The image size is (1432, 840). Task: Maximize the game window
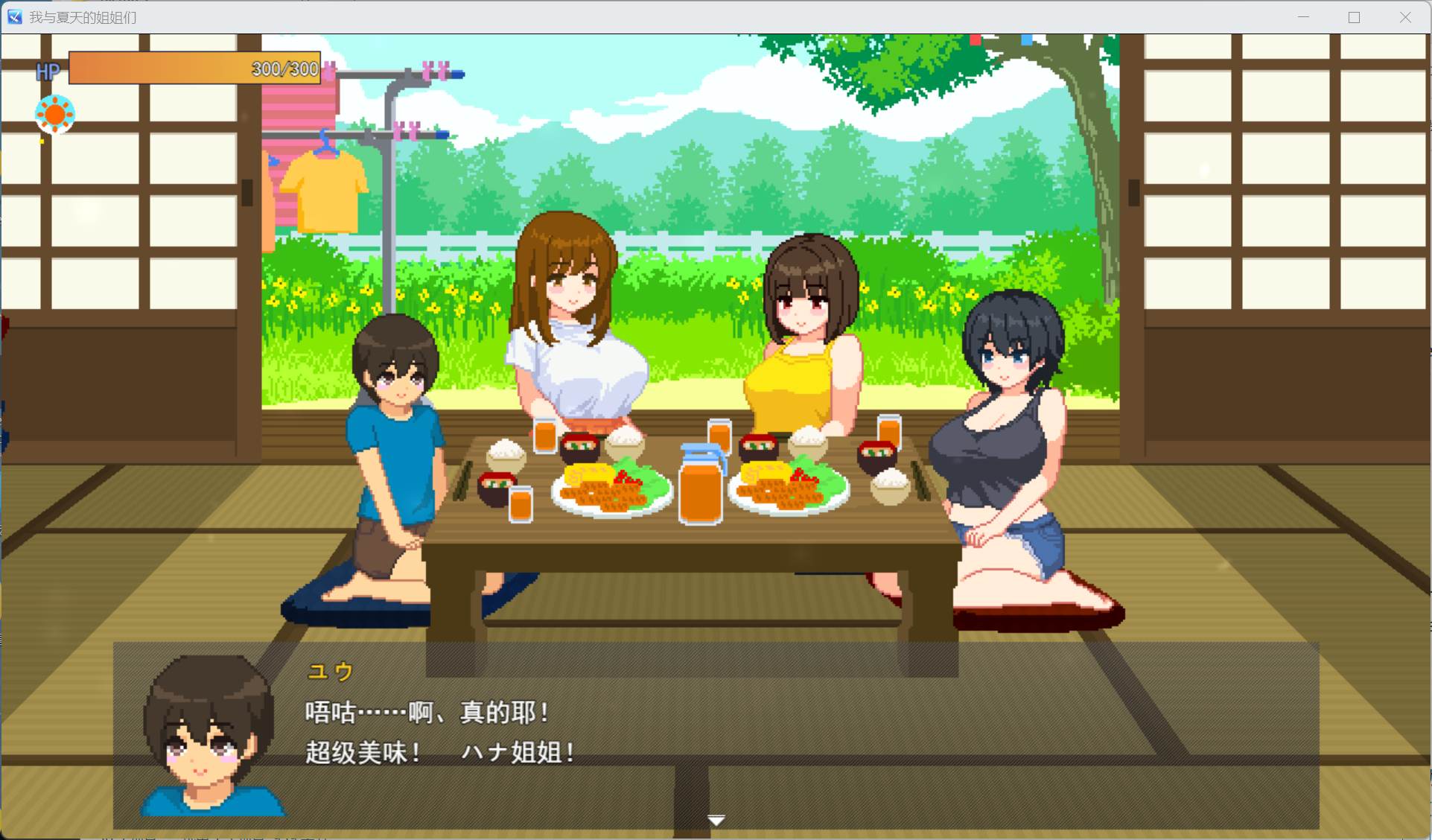[x=1354, y=16]
